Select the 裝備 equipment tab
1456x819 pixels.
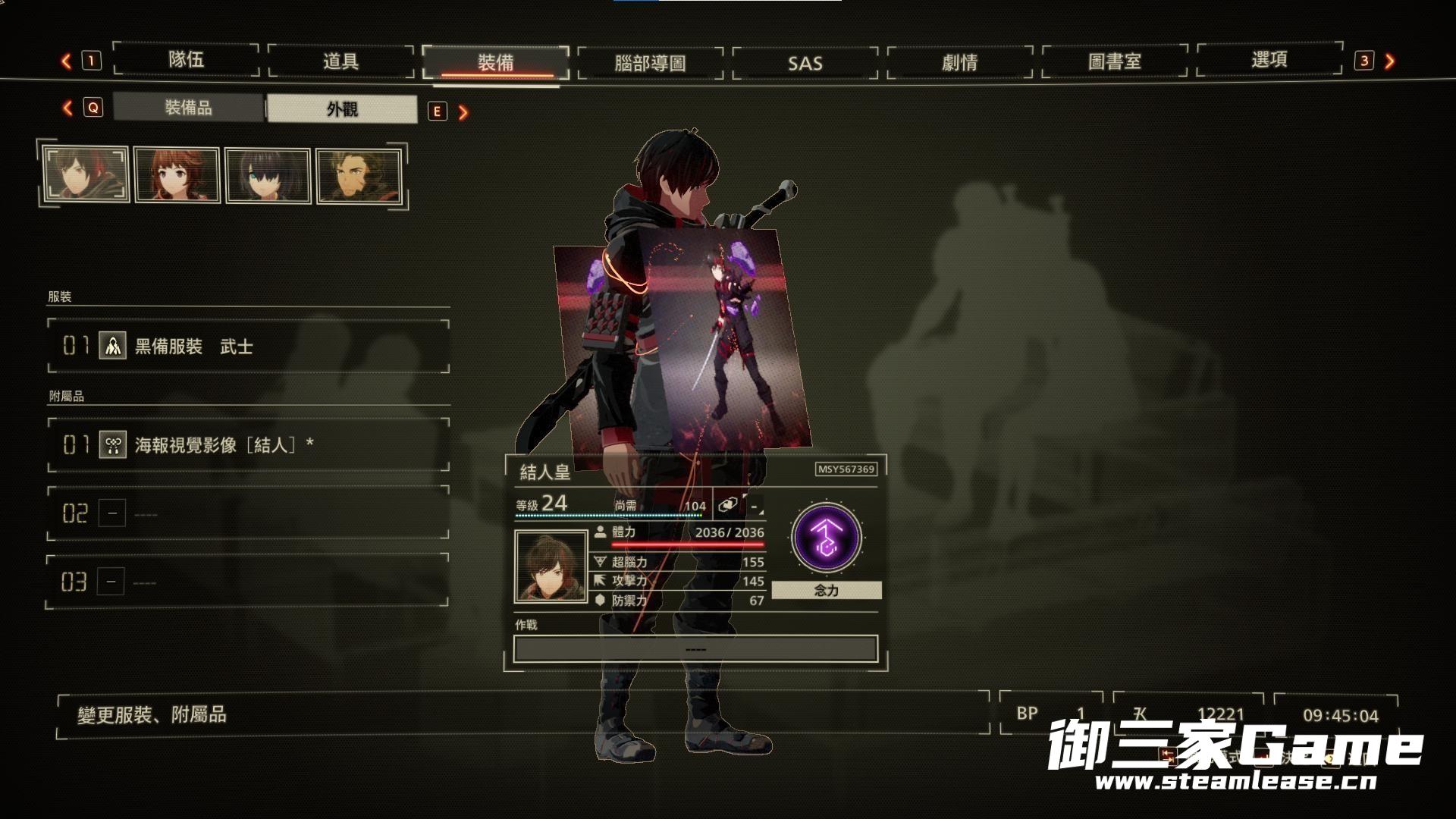coord(495,62)
